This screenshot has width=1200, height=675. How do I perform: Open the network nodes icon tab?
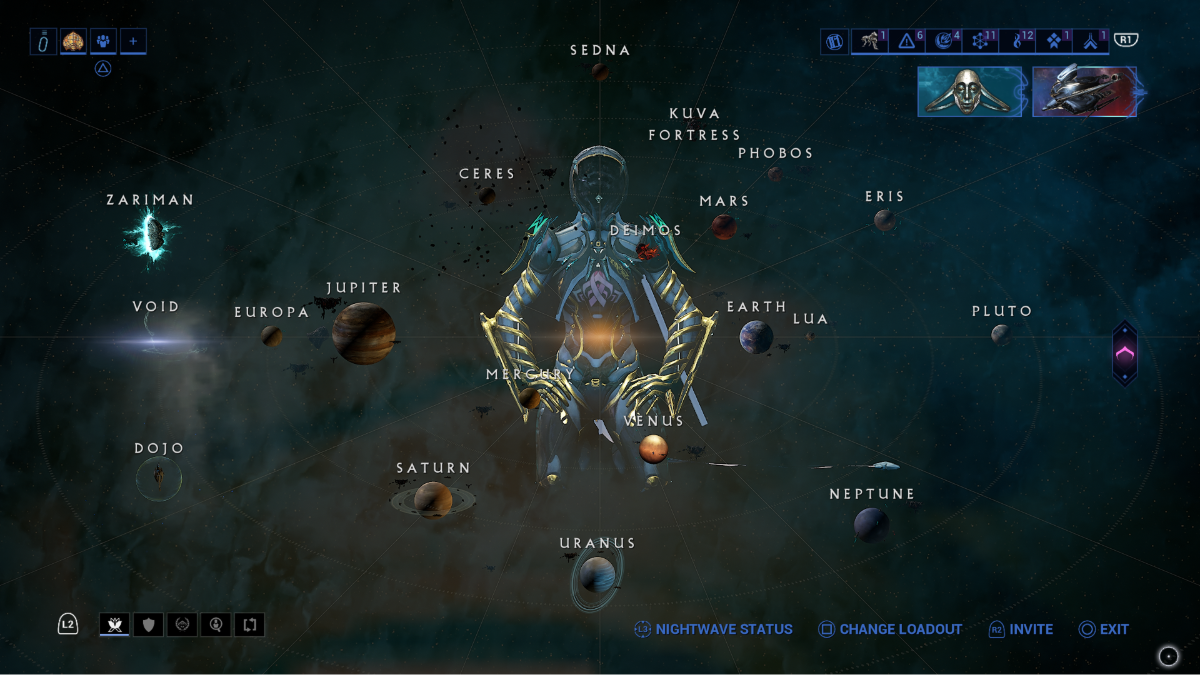point(981,41)
